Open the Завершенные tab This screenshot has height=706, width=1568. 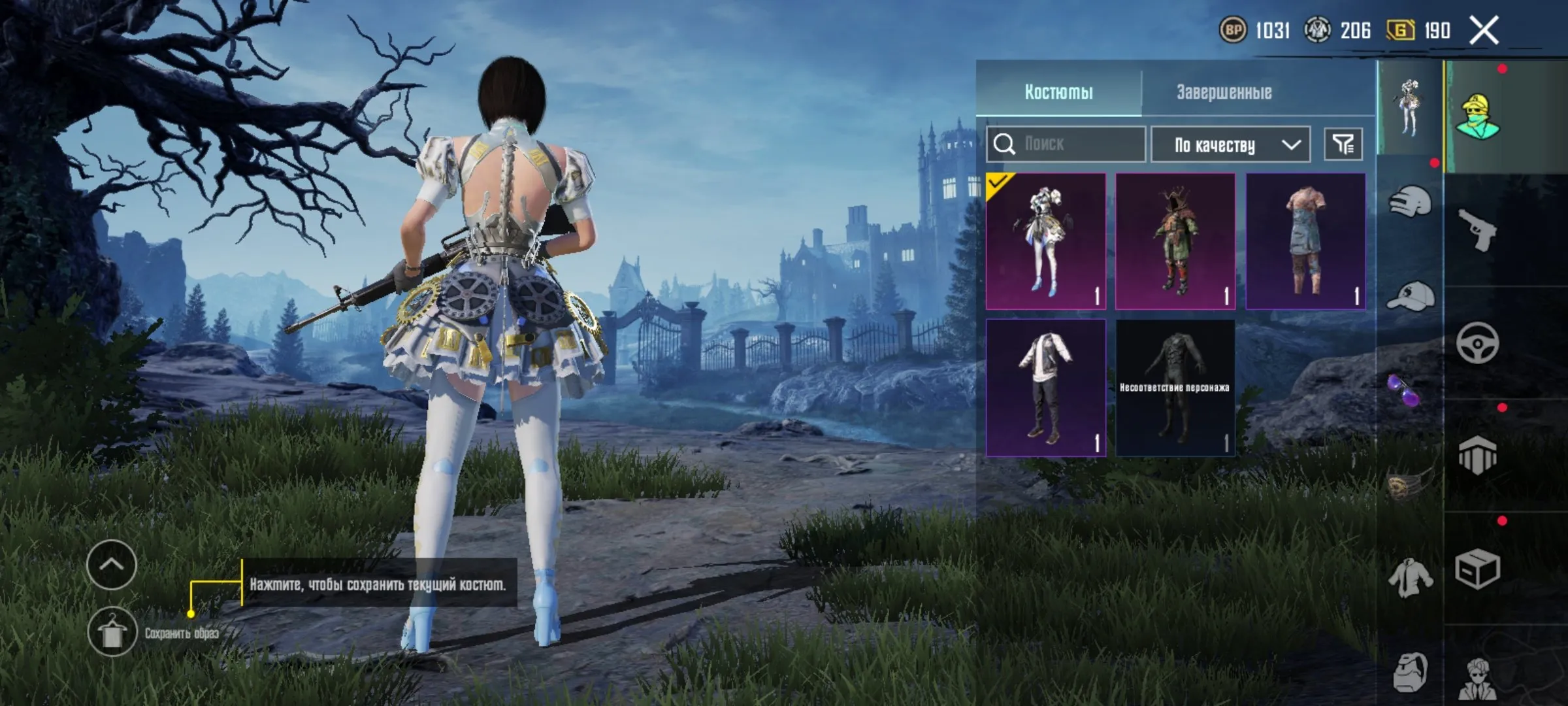1224,92
